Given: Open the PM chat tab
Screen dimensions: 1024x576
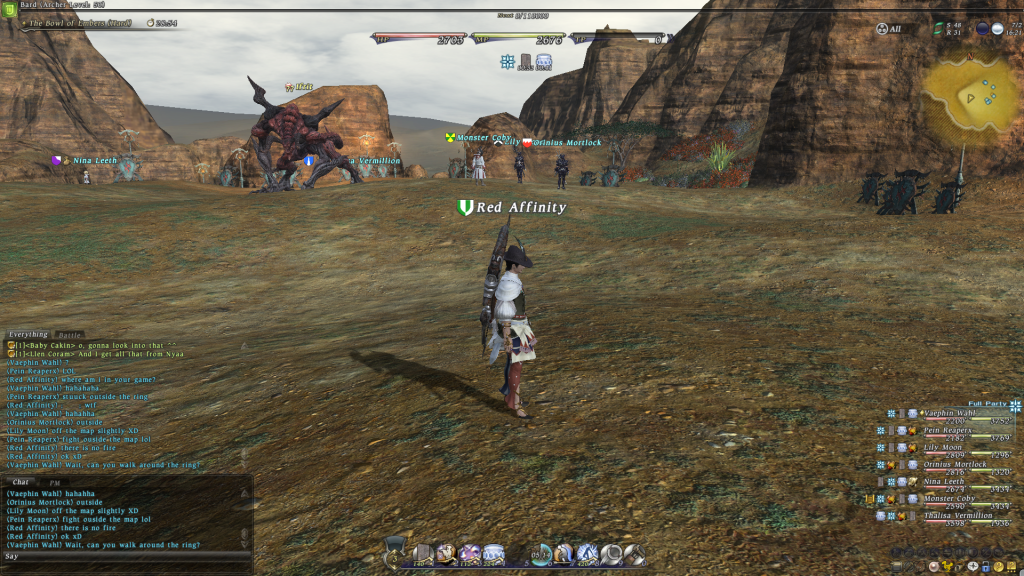Looking at the screenshot, I should coord(55,482).
